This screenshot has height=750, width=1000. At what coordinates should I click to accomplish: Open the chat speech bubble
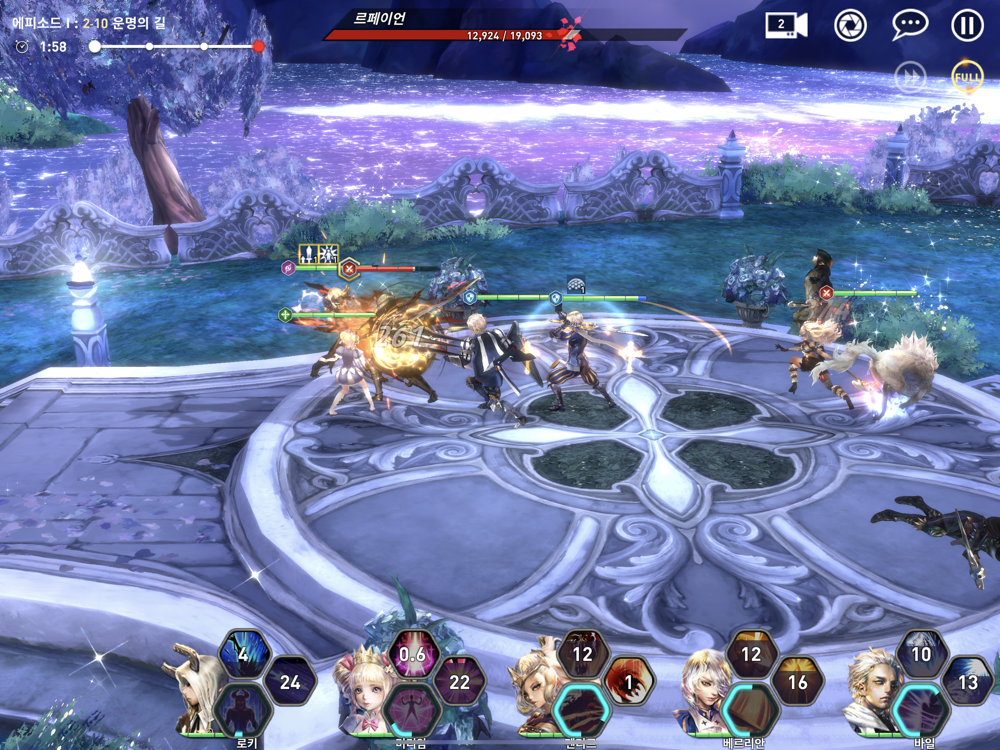tap(910, 25)
